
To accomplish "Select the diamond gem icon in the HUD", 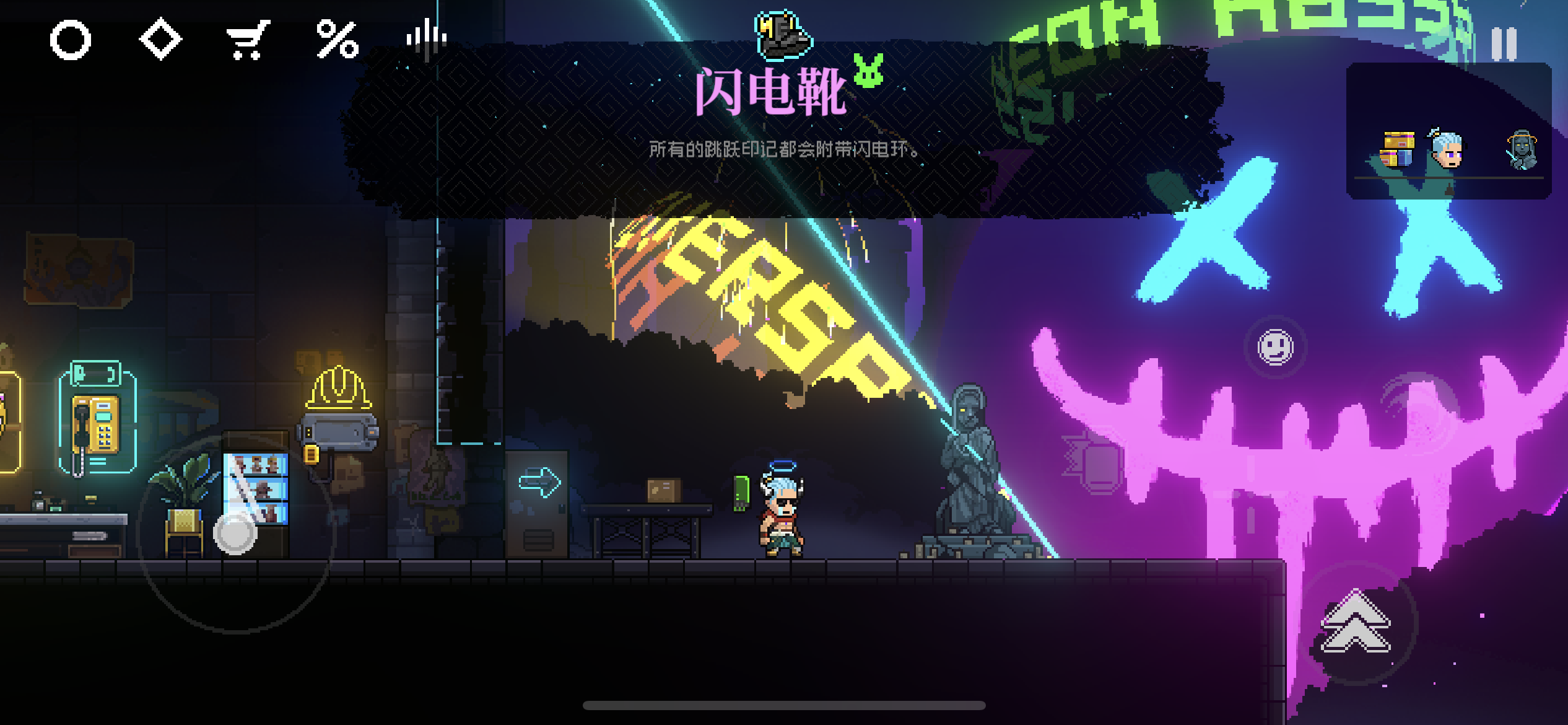I will [x=160, y=39].
